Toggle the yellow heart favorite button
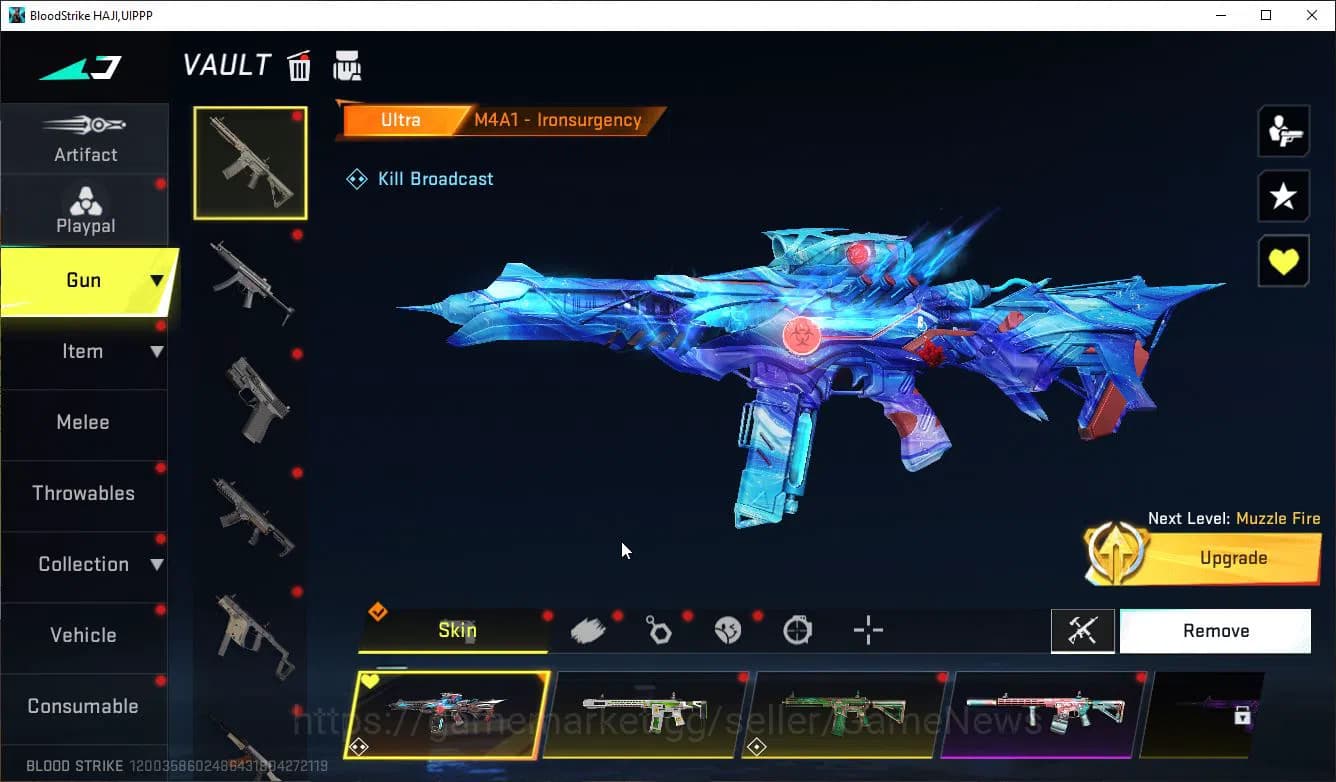Viewport: 1336px width, 782px height. (x=1283, y=261)
